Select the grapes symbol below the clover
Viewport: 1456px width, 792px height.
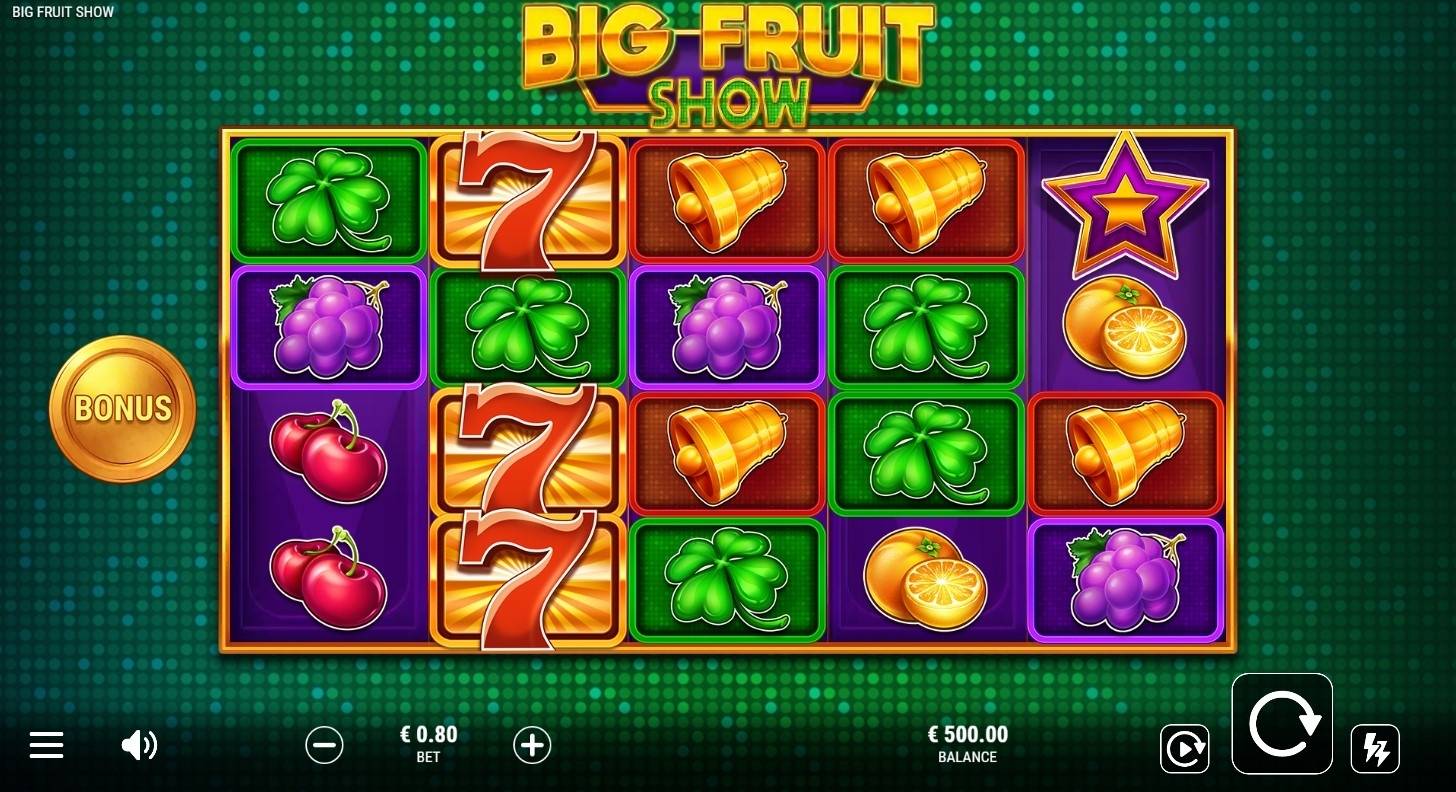328,326
